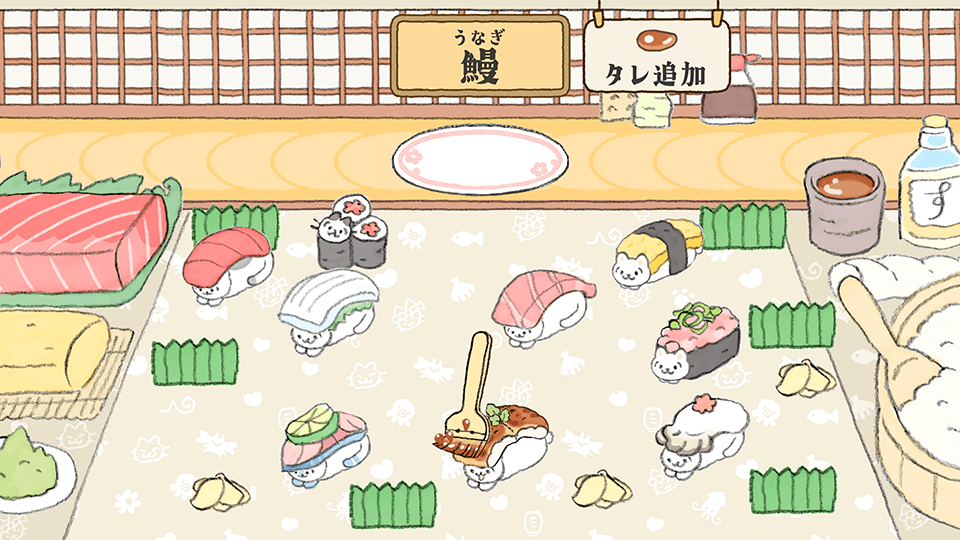Click the タレ追加 hanging sign button

(657, 58)
